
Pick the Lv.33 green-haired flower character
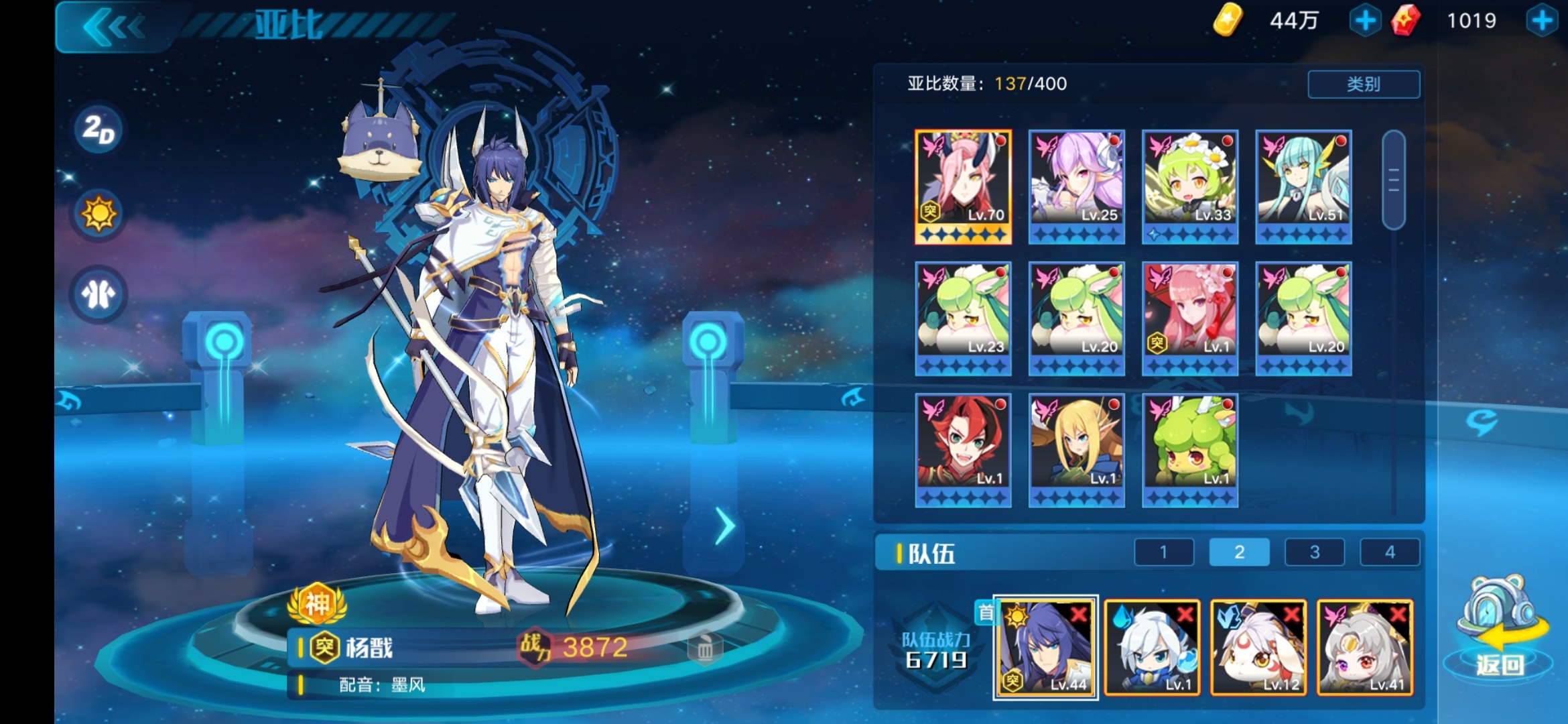[x=1189, y=186]
